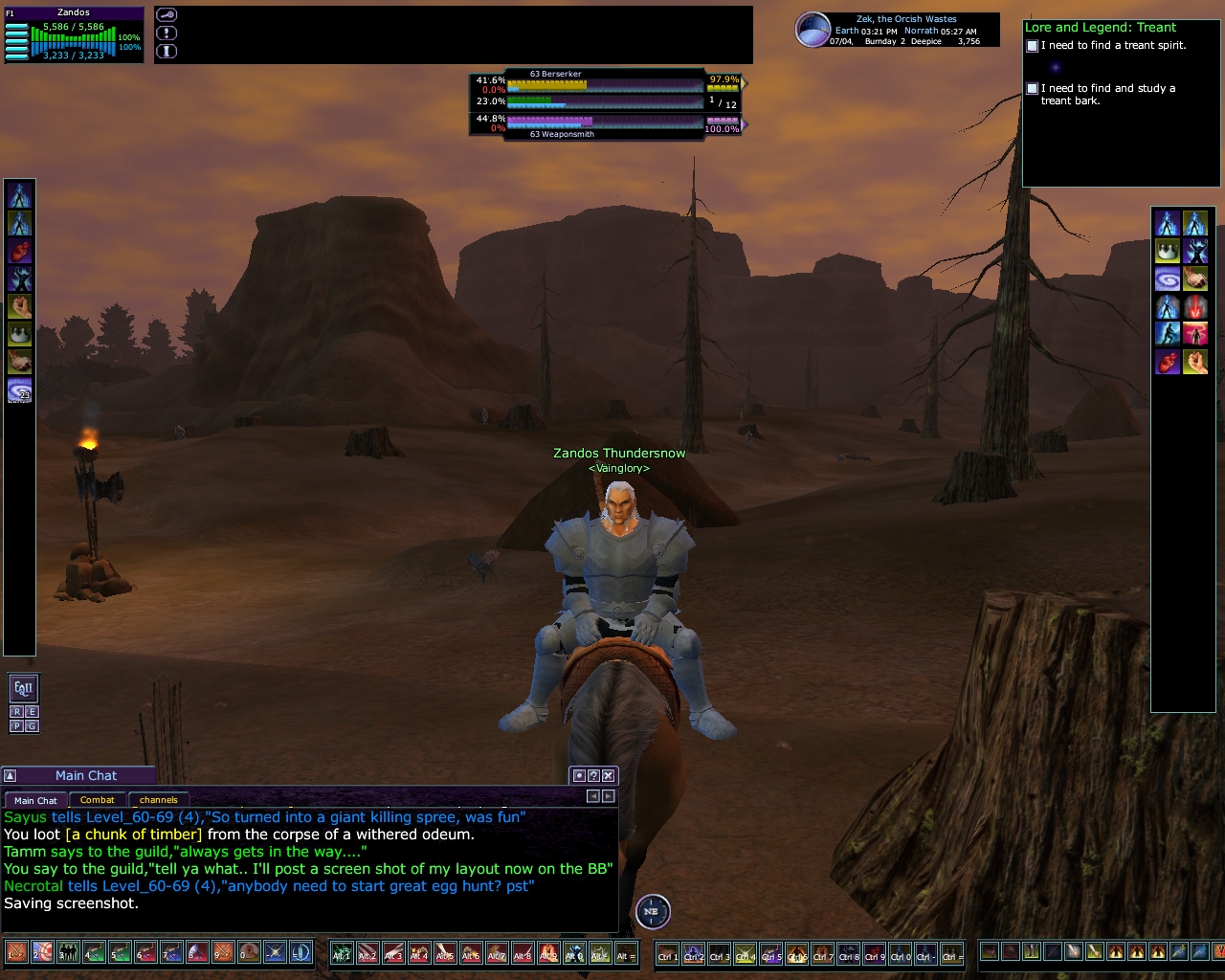The image size is (1225, 980).
Task: Click the exclamation mark icon button
Action: tap(167, 33)
